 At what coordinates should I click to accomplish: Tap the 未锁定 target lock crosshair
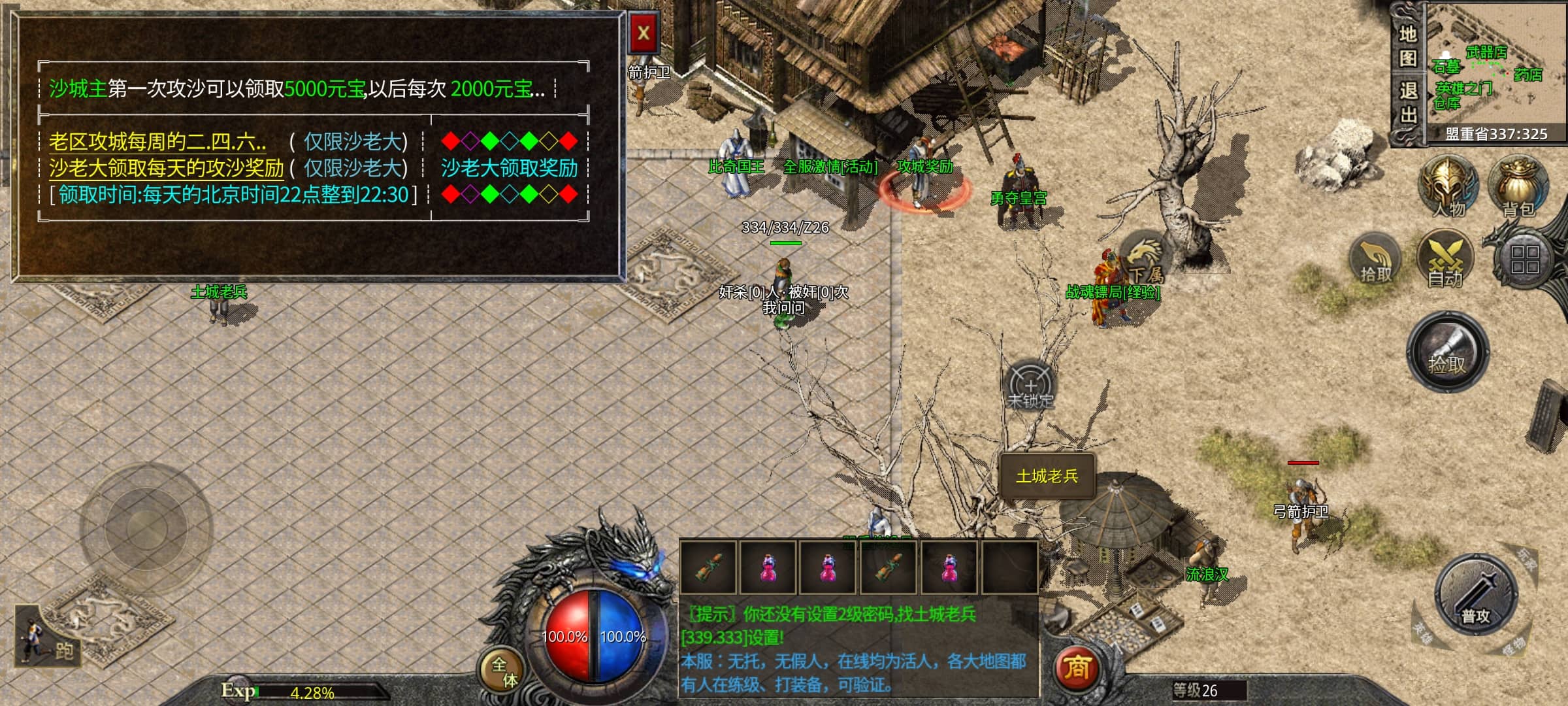pos(1030,386)
